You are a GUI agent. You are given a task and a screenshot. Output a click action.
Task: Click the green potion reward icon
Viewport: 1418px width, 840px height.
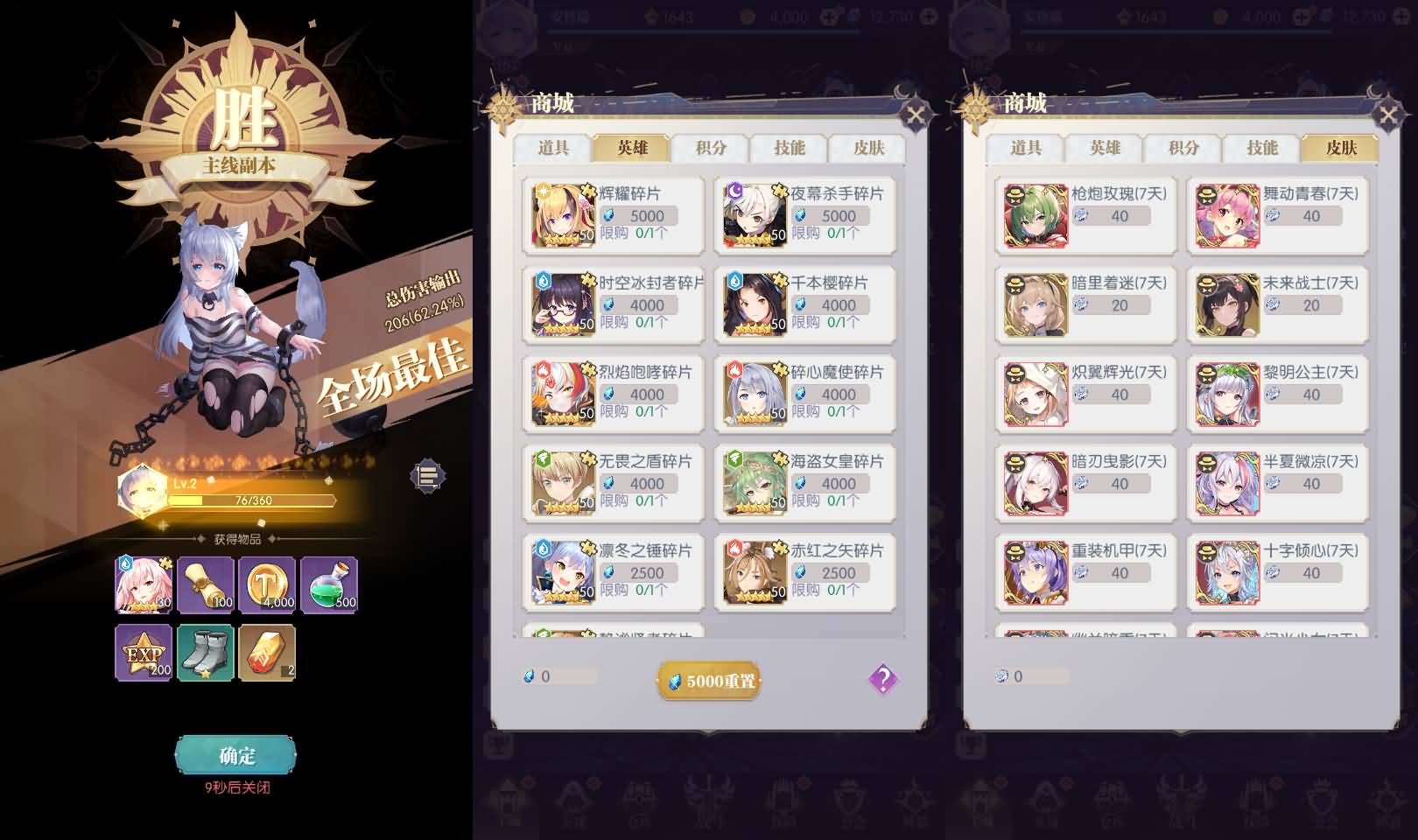coord(328,585)
